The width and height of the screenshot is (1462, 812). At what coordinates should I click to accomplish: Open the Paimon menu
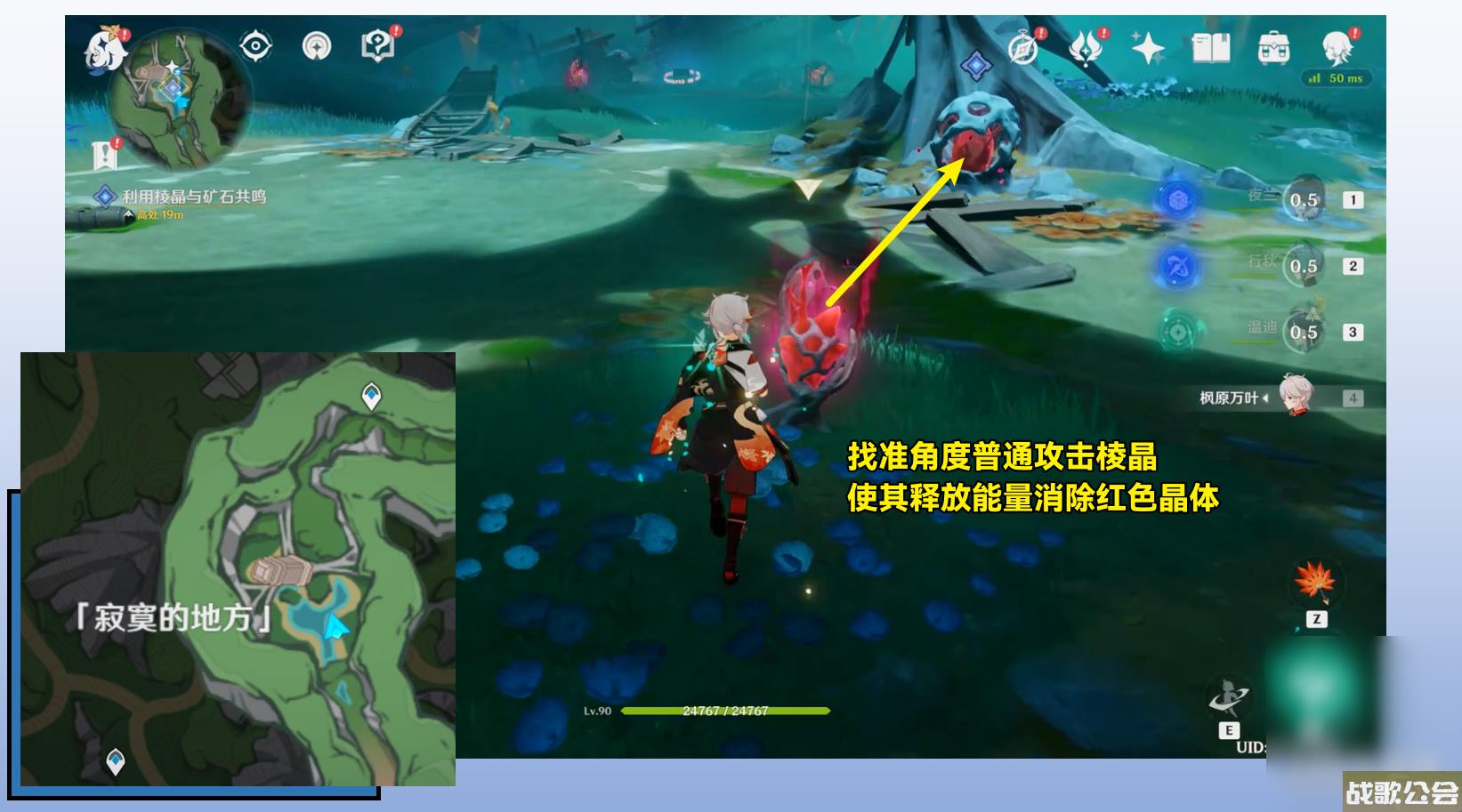coord(105,50)
